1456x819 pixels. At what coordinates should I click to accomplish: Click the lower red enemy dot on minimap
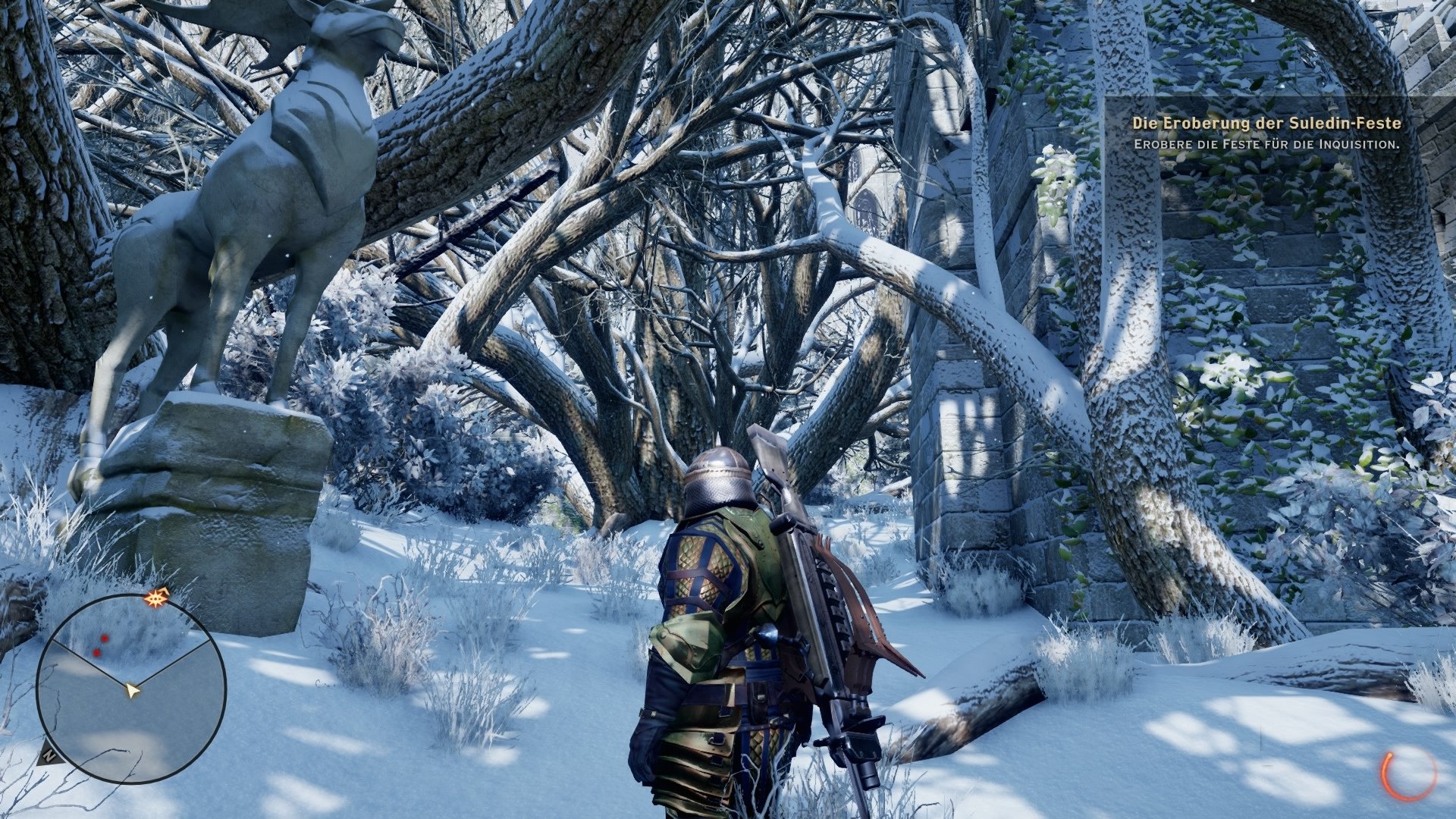click(x=97, y=652)
